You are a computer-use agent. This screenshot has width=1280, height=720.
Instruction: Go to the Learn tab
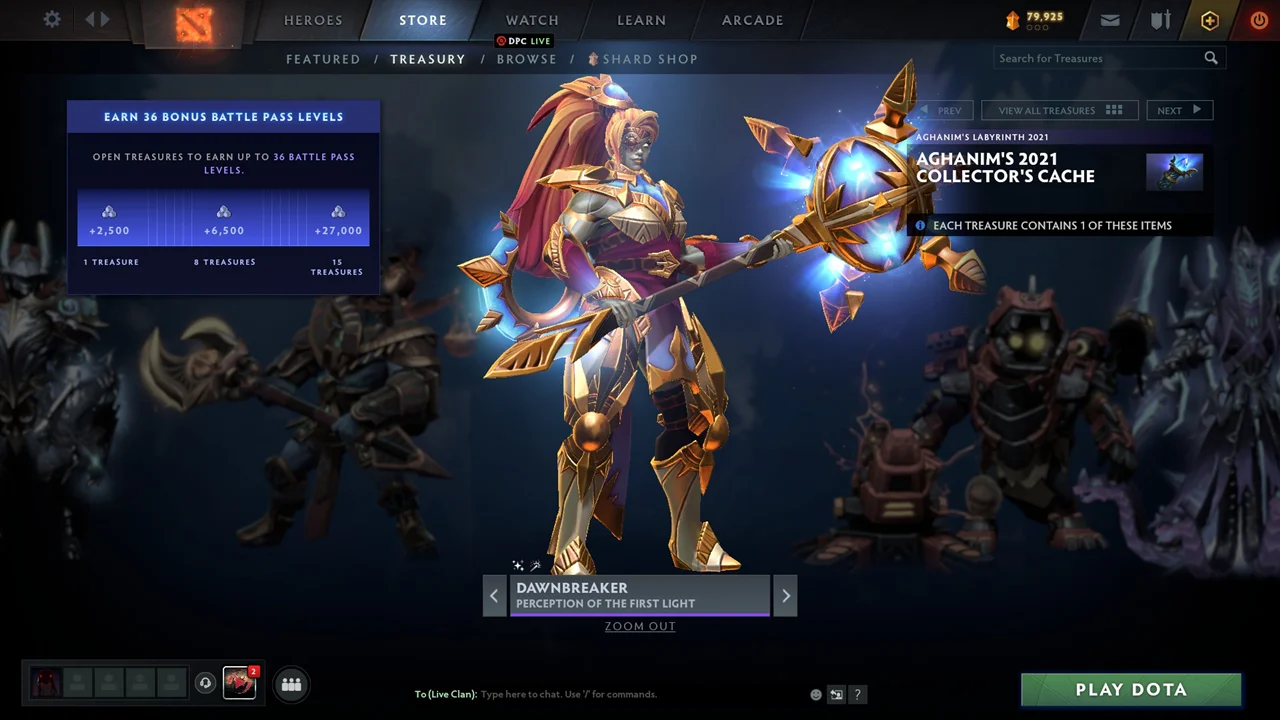(x=641, y=20)
